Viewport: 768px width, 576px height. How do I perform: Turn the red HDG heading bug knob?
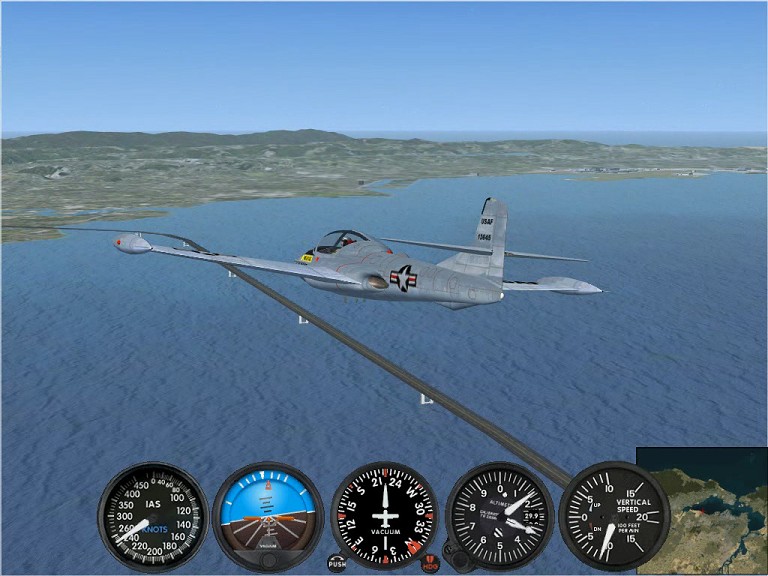430,563
